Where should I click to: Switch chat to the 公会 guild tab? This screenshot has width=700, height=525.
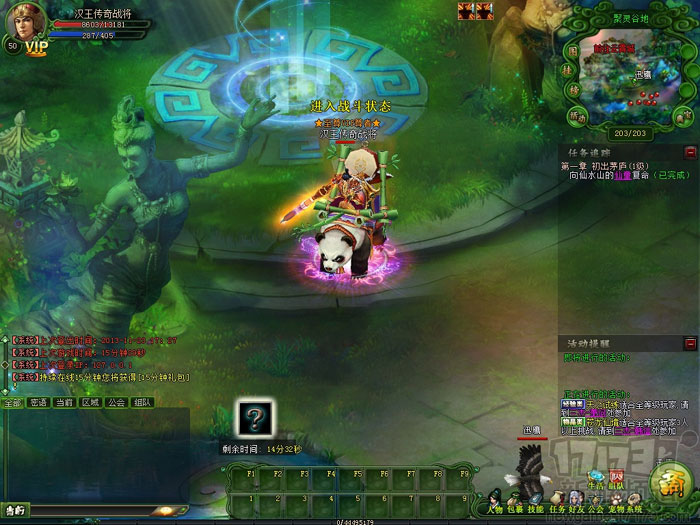point(116,403)
